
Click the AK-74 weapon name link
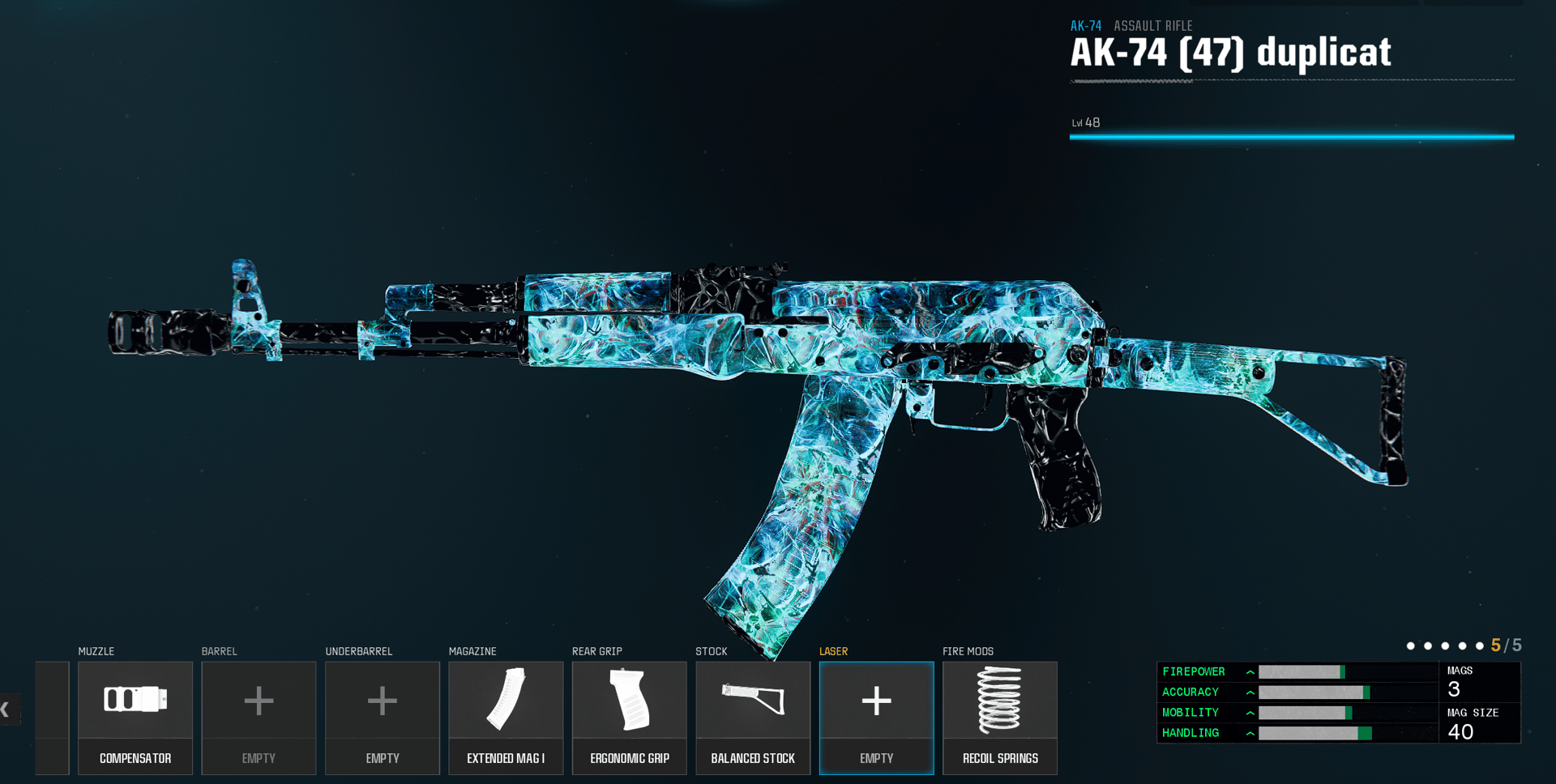[1086, 25]
